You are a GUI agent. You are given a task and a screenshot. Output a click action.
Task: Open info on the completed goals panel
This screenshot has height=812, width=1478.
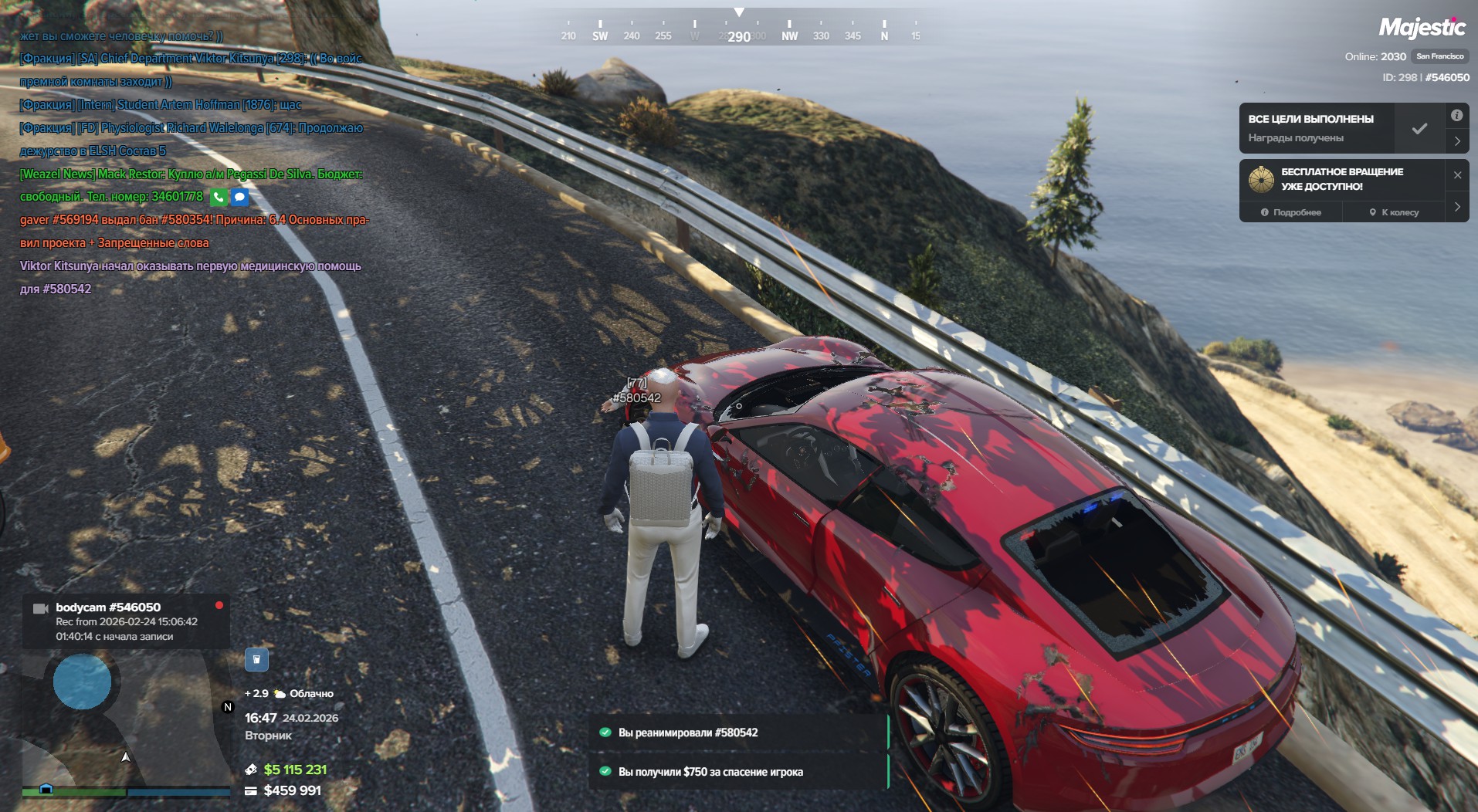tap(1456, 116)
